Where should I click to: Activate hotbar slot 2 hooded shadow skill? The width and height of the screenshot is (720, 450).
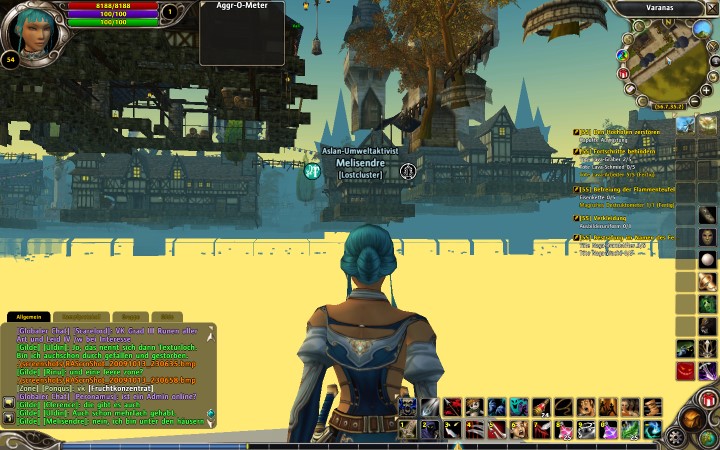click(430, 428)
